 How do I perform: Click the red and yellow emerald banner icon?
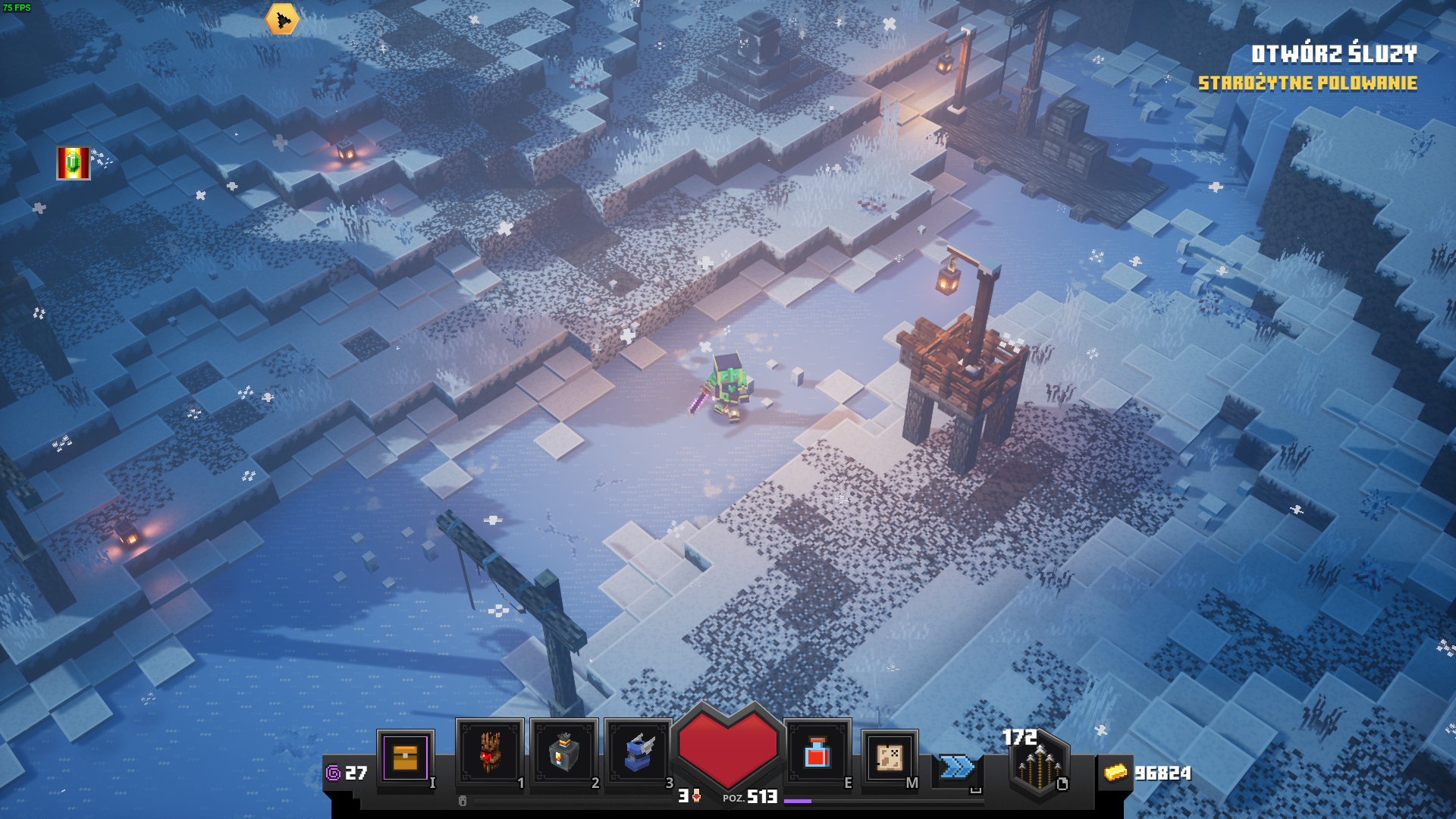[74, 163]
